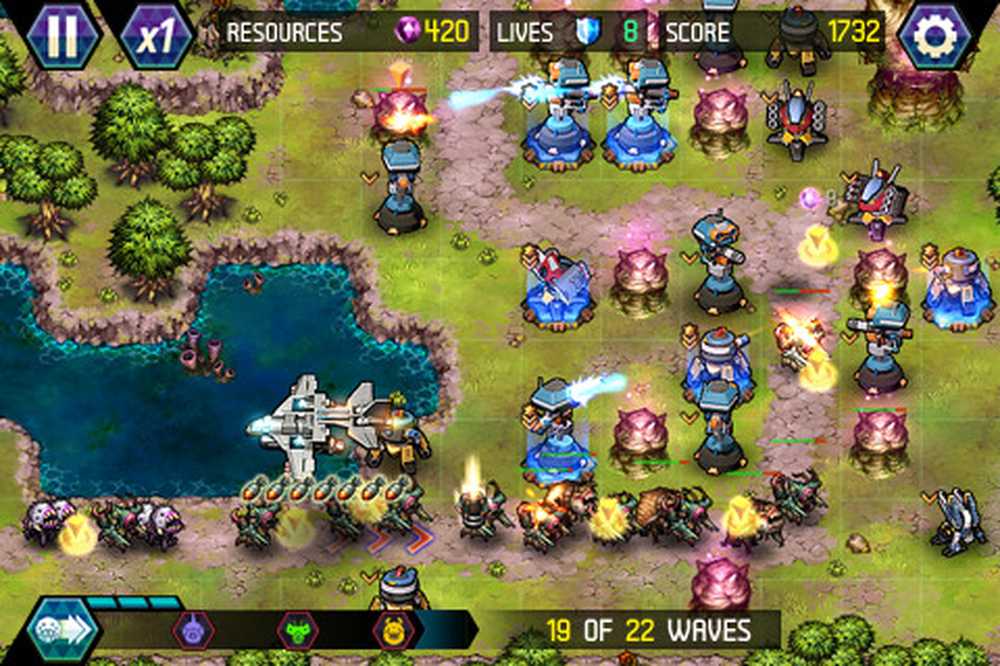
Task: Open the gear settings menu
Action: point(934,35)
